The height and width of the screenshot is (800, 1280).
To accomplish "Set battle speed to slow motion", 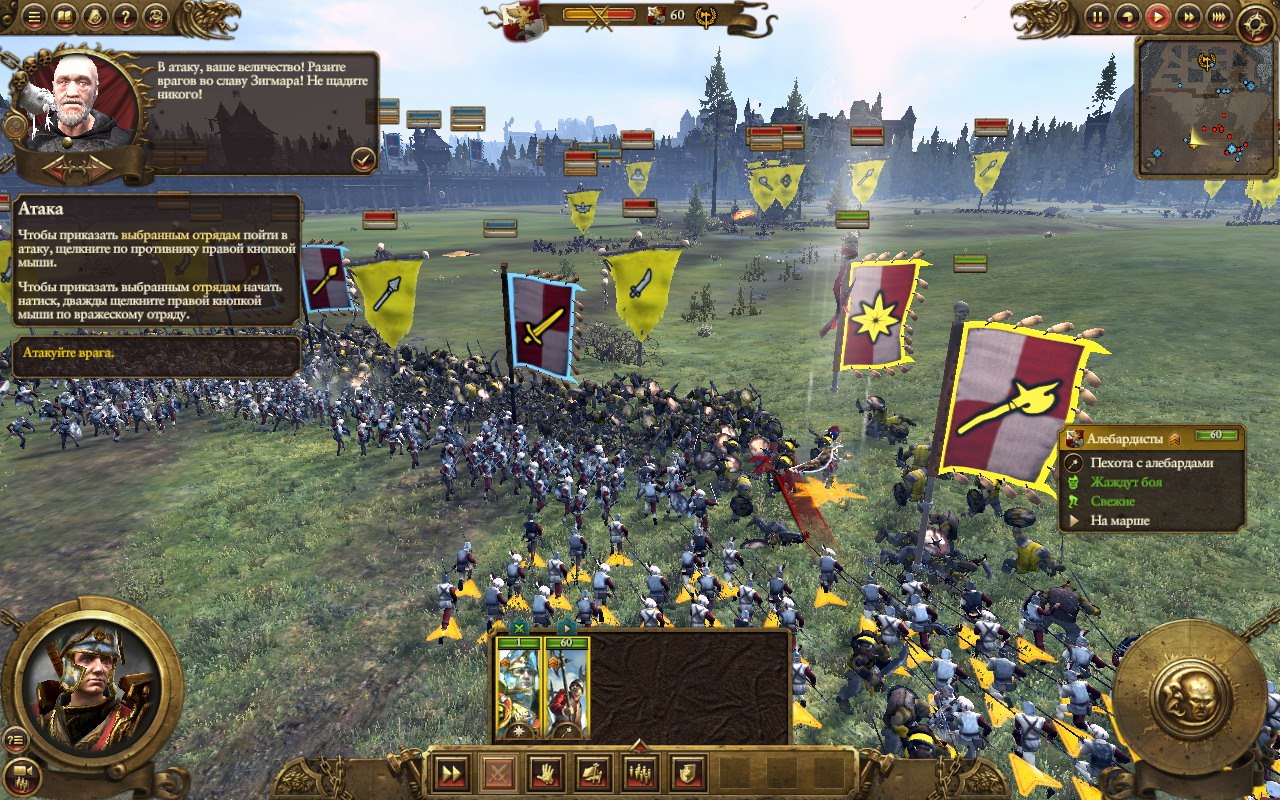I will point(1128,16).
